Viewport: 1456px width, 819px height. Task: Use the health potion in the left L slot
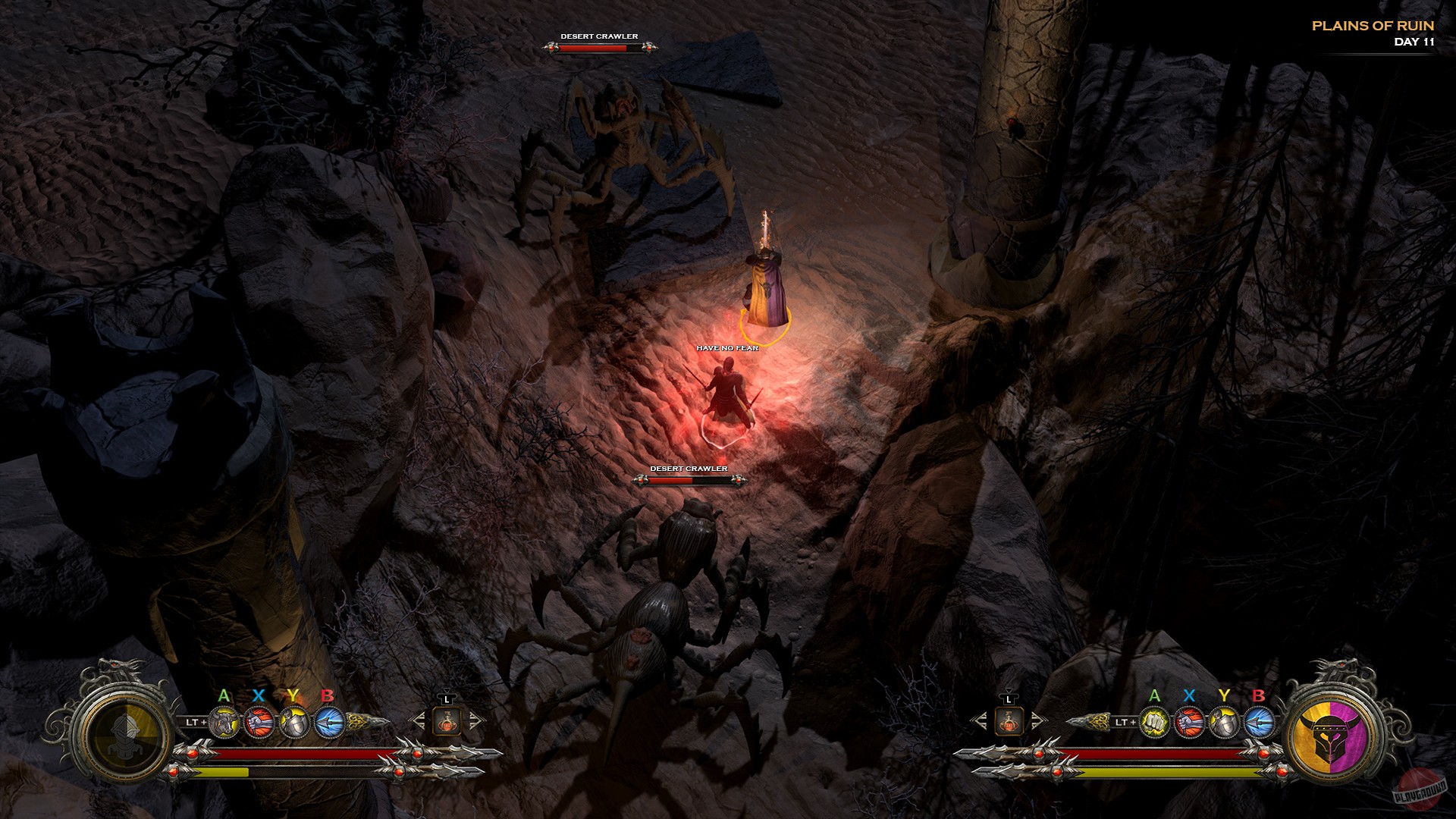[447, 723]
